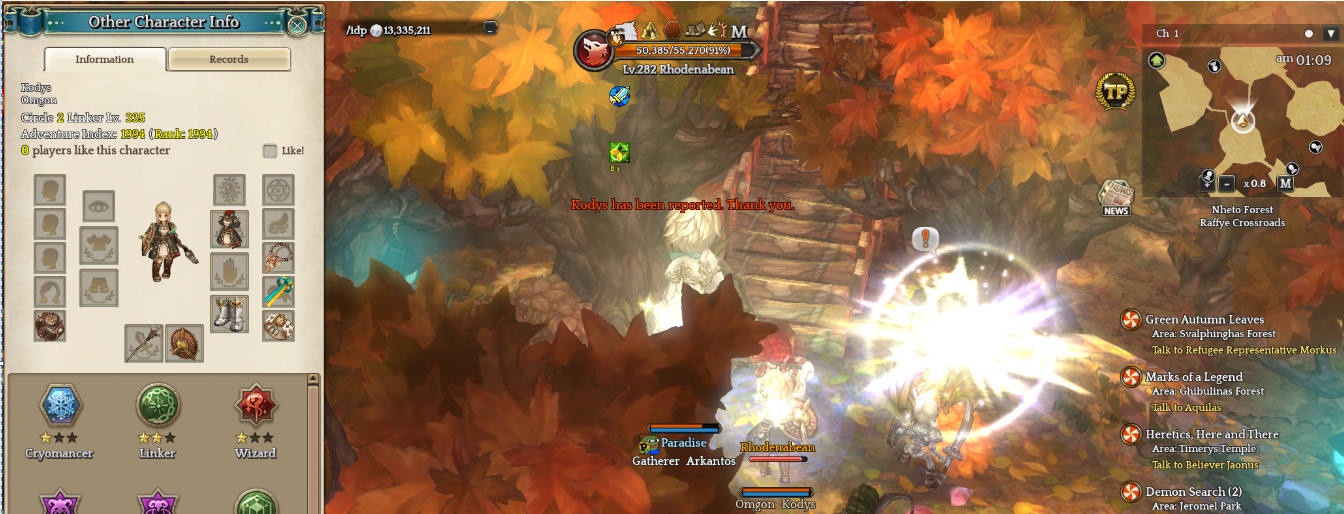Open the TP shop
1344x514 pixels.
(x=1114, y=92)
